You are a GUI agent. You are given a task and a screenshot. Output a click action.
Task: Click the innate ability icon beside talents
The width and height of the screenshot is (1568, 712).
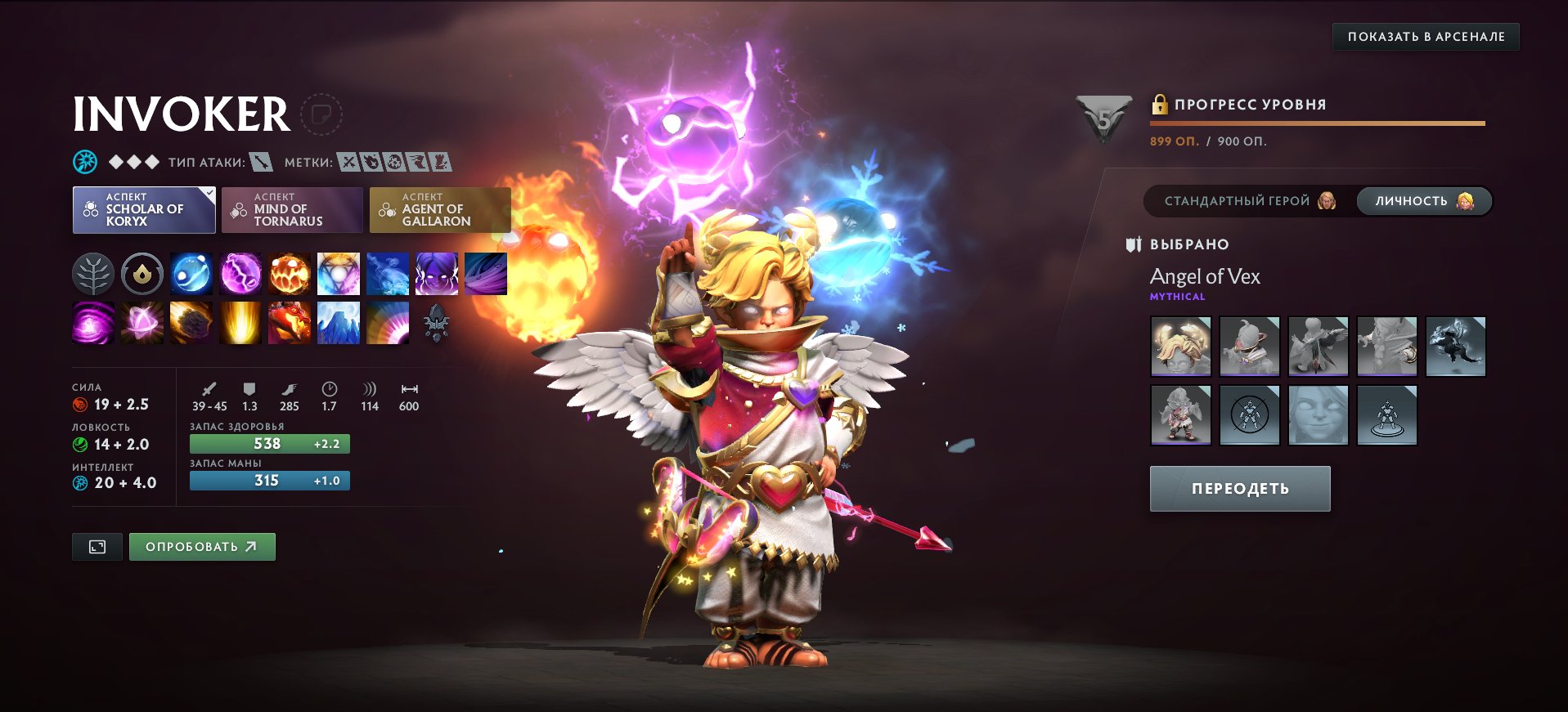click(x=142, y=274)
